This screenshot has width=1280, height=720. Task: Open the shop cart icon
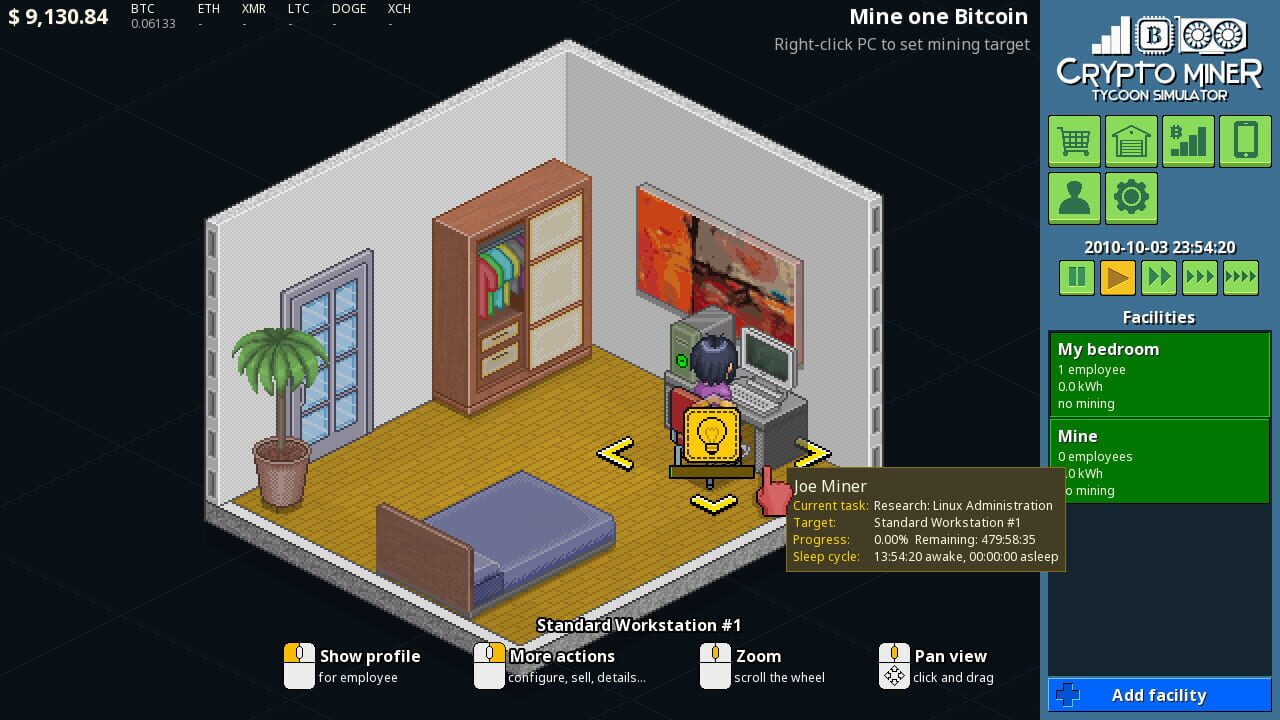pyautogui.click(x=1073, y=141)
